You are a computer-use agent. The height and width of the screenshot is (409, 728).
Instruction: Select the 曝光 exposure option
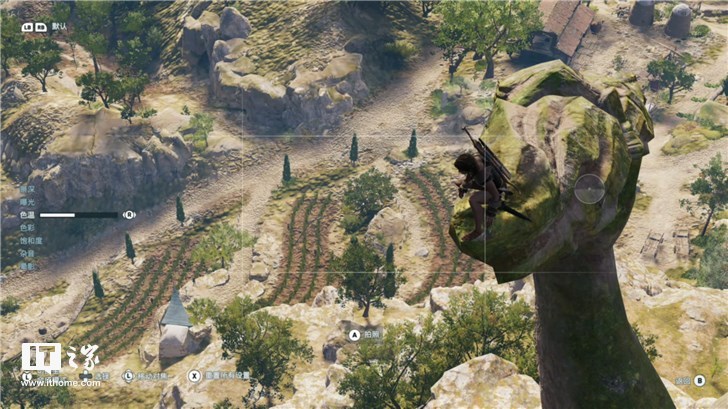coord(27,201)
